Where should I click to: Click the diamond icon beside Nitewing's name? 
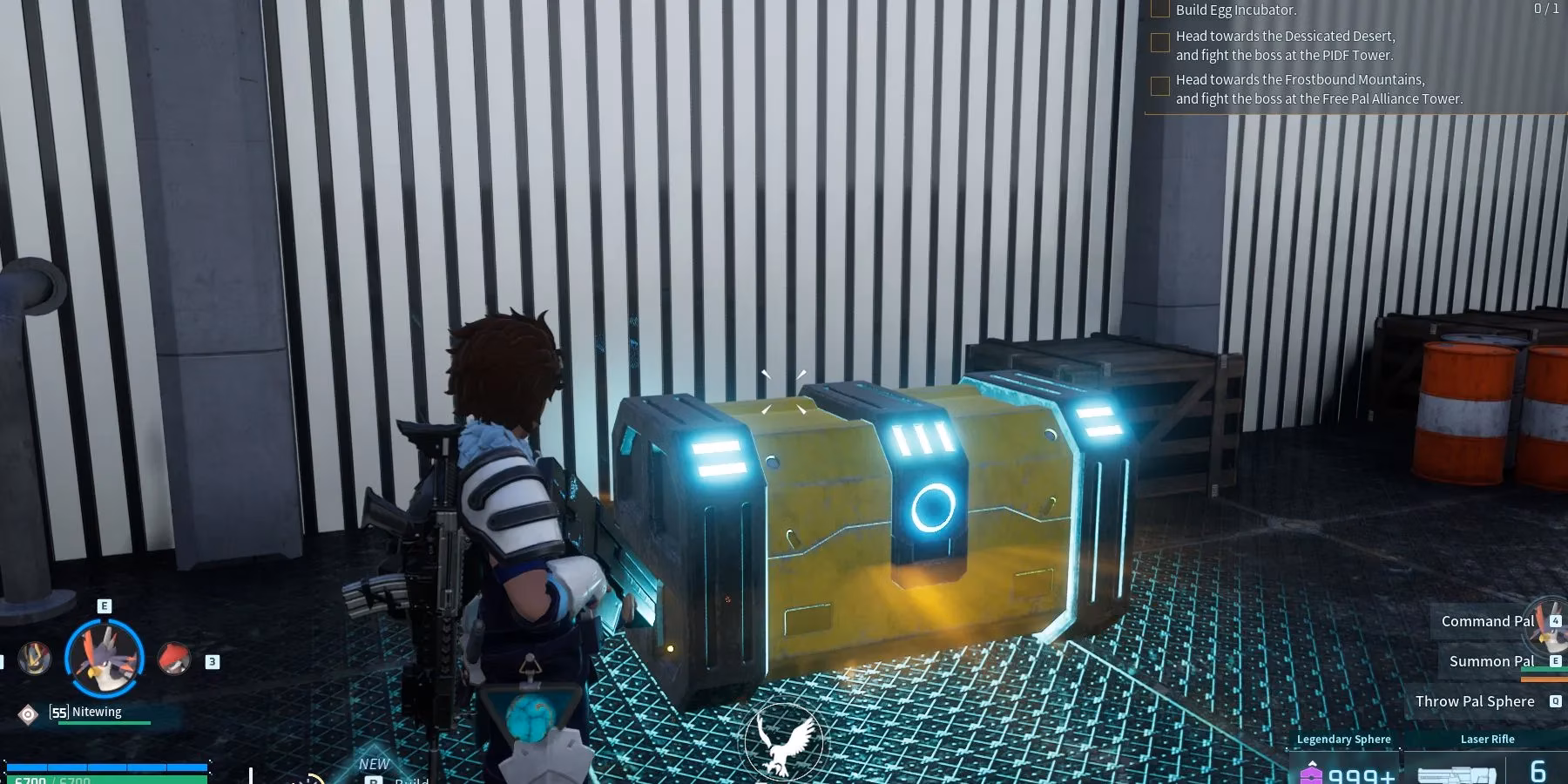tap(28, 714)
